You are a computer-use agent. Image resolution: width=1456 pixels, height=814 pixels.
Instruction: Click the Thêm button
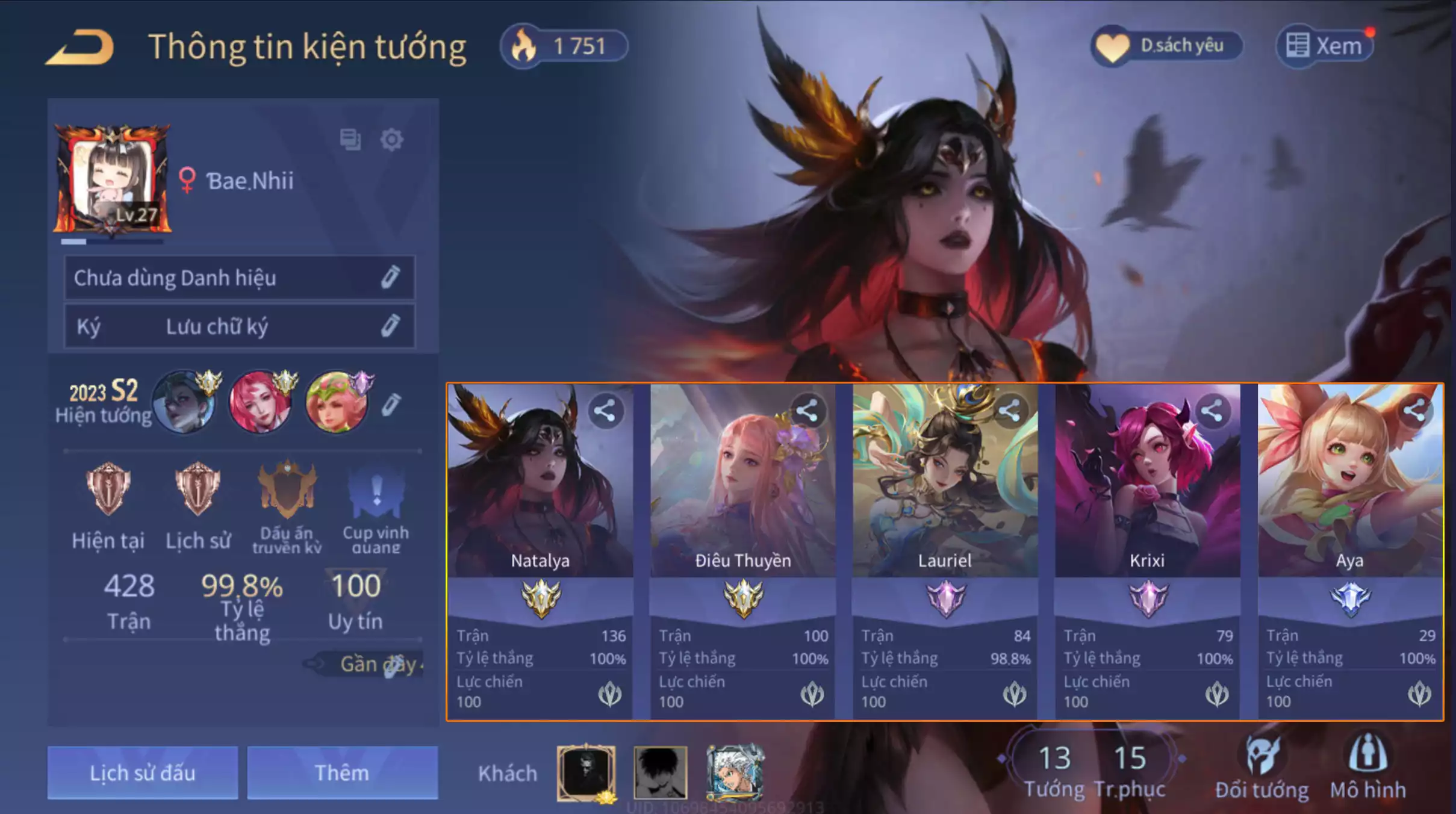342,772
